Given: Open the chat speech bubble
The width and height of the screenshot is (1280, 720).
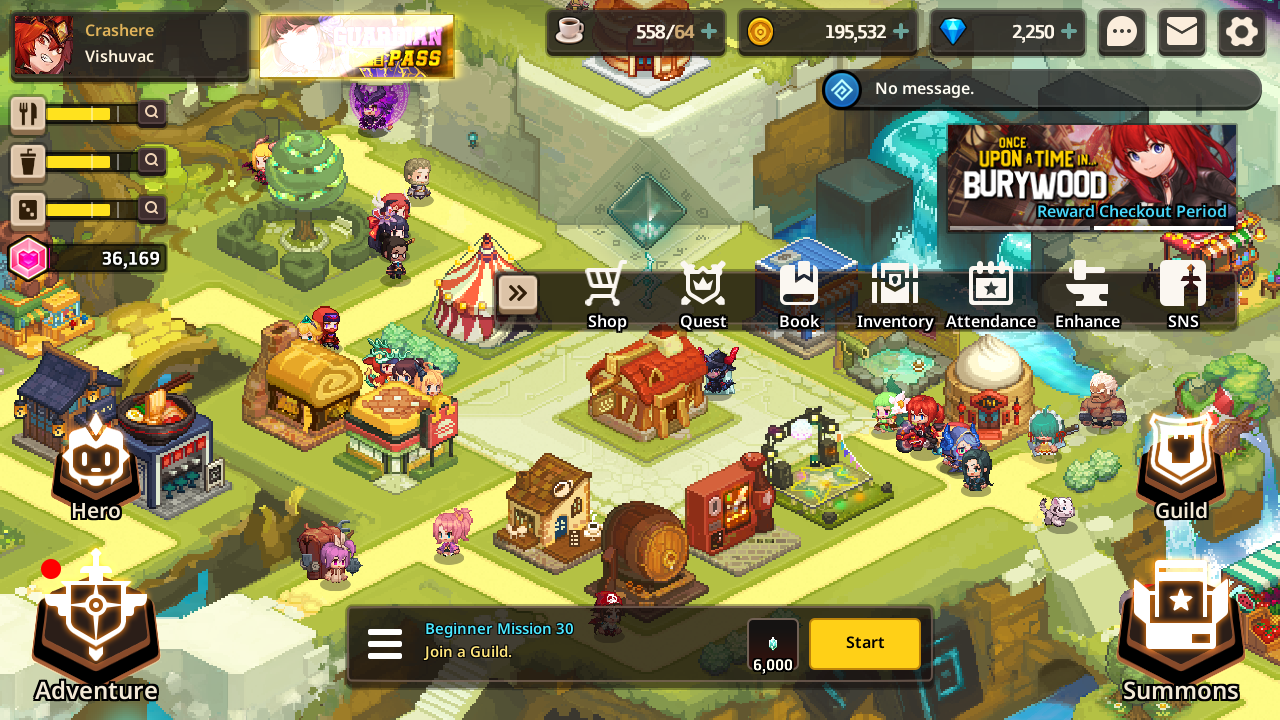Looking at the screenshot, I should (x=1122, y=32).
